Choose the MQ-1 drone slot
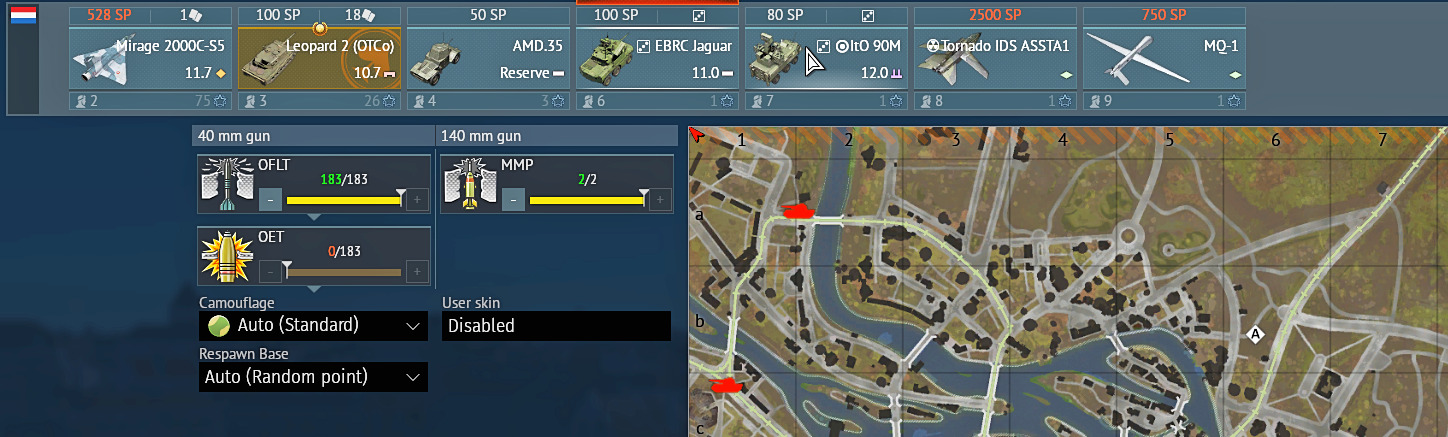The height and width of the screenshot is (437, 1448). pos(1163,58)
